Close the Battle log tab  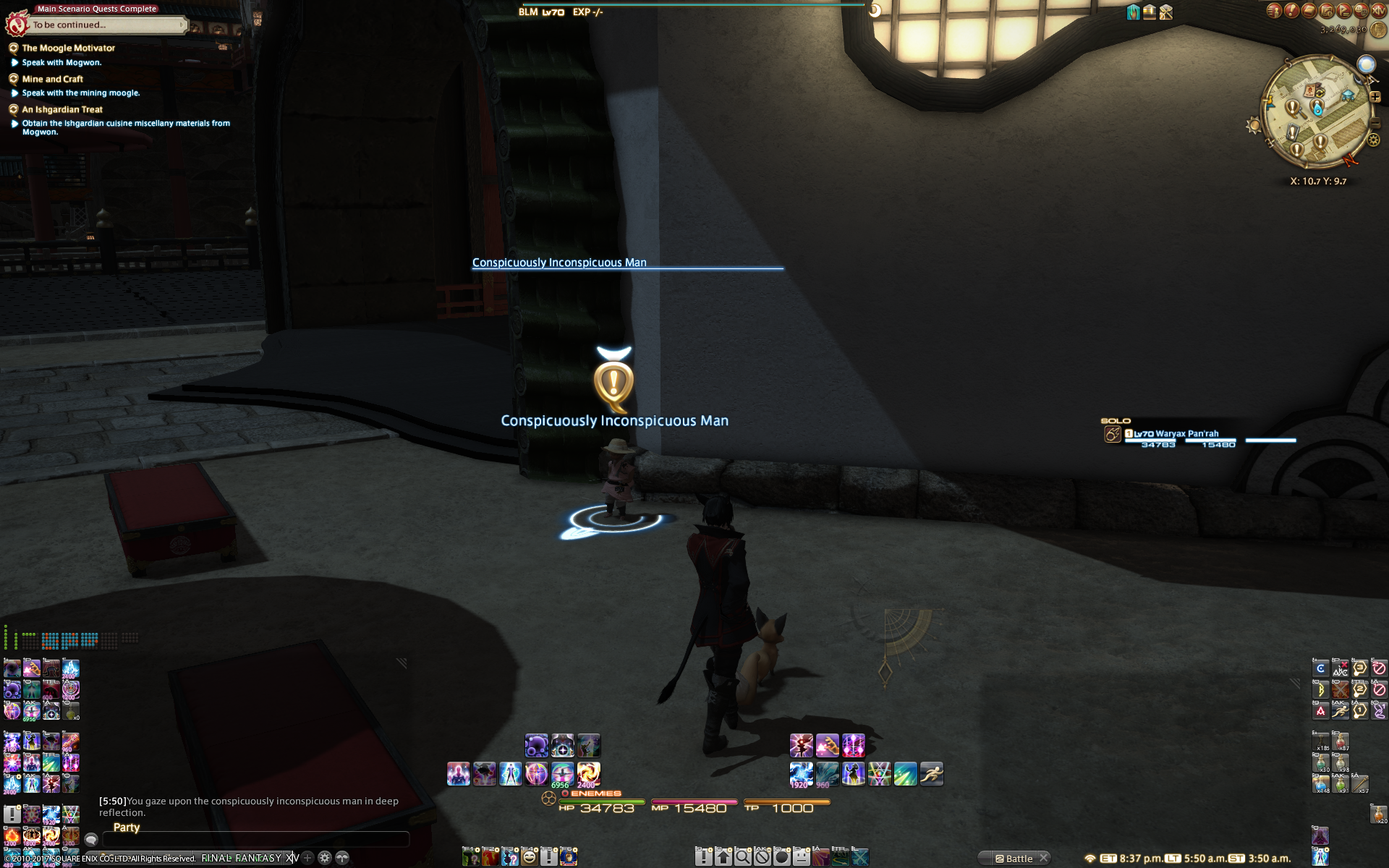click(x=1044, y=858)
